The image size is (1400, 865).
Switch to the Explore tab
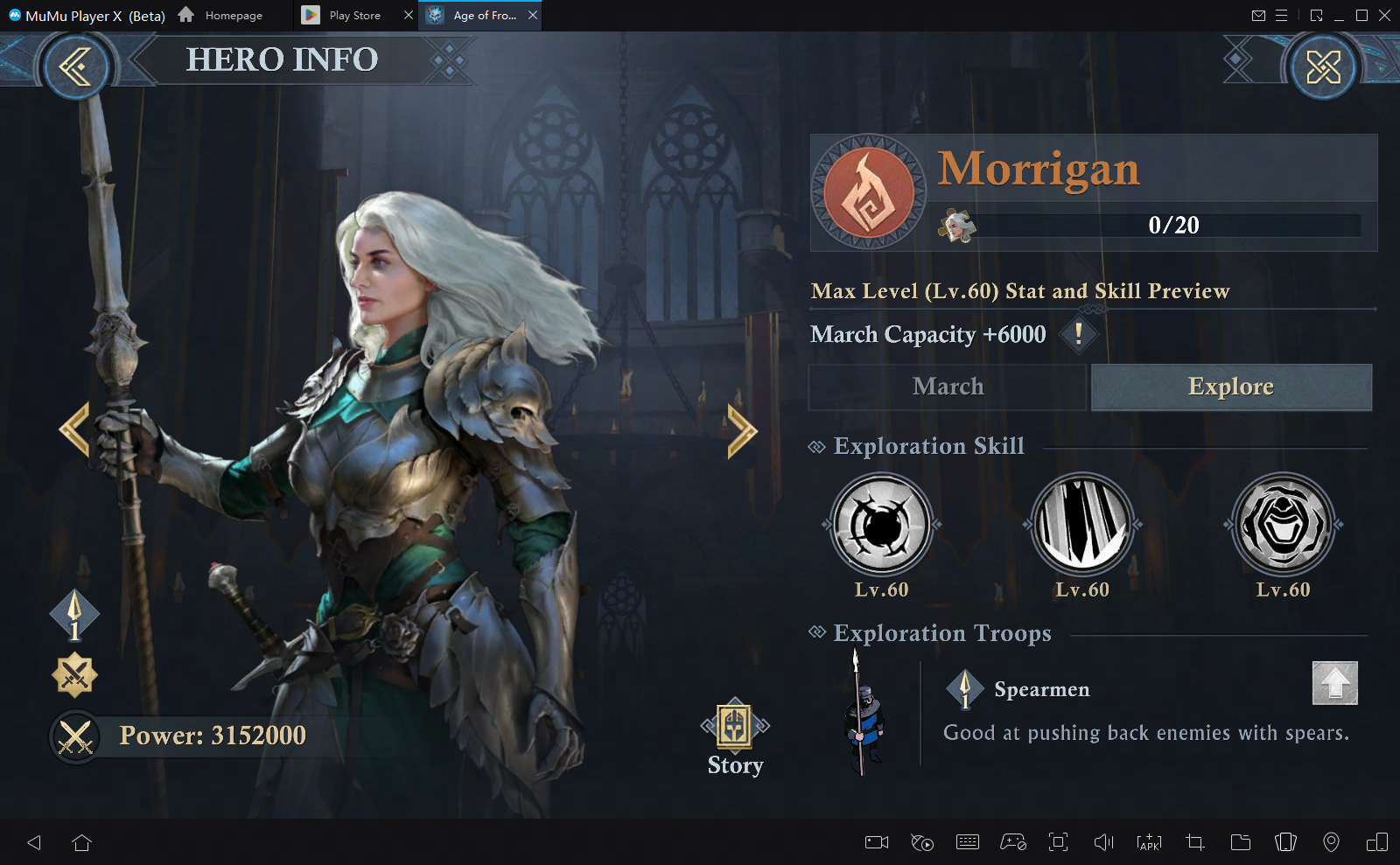coord(1230,387)
